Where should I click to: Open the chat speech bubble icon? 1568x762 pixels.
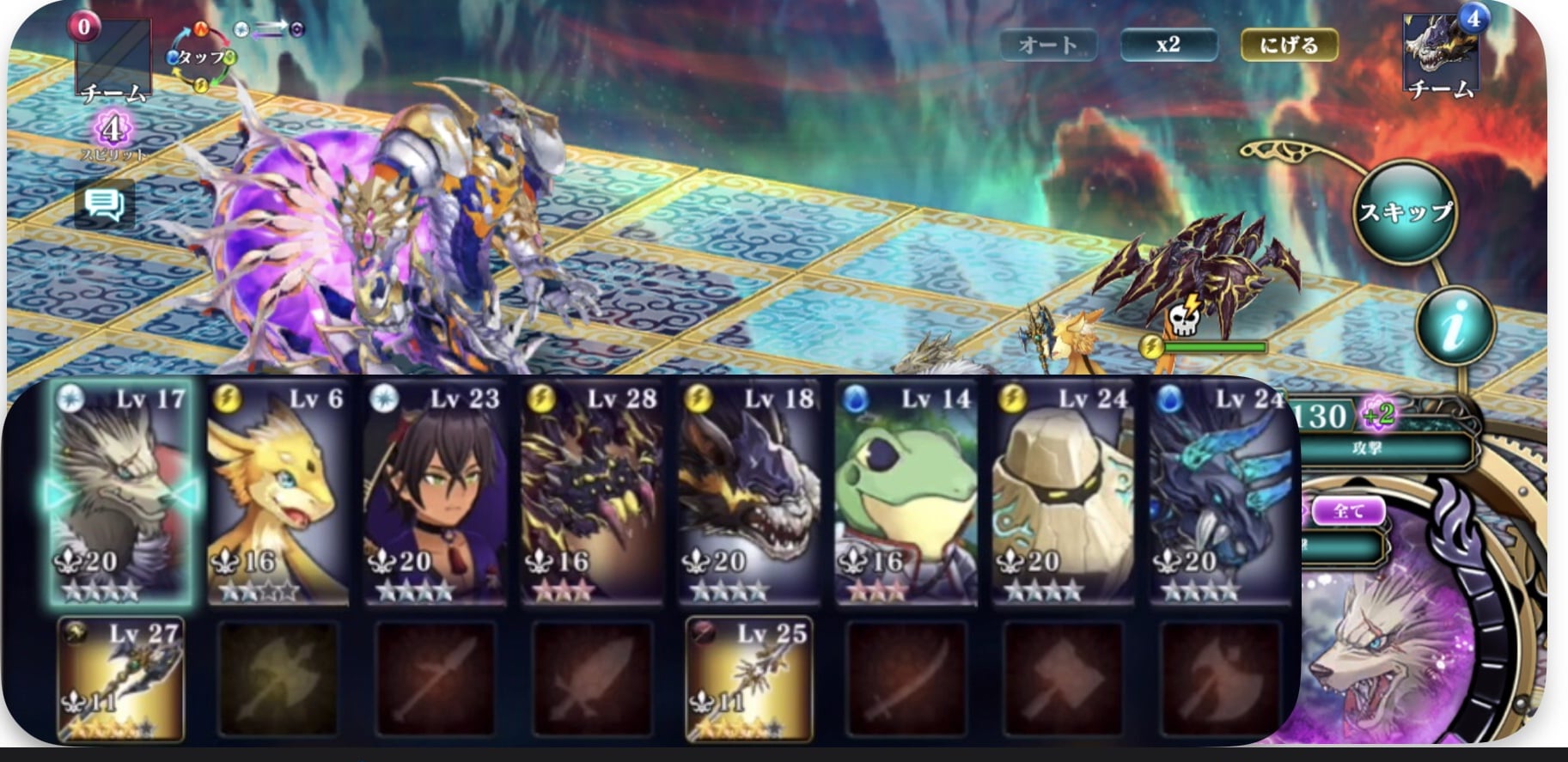click(x=105, y=204)
